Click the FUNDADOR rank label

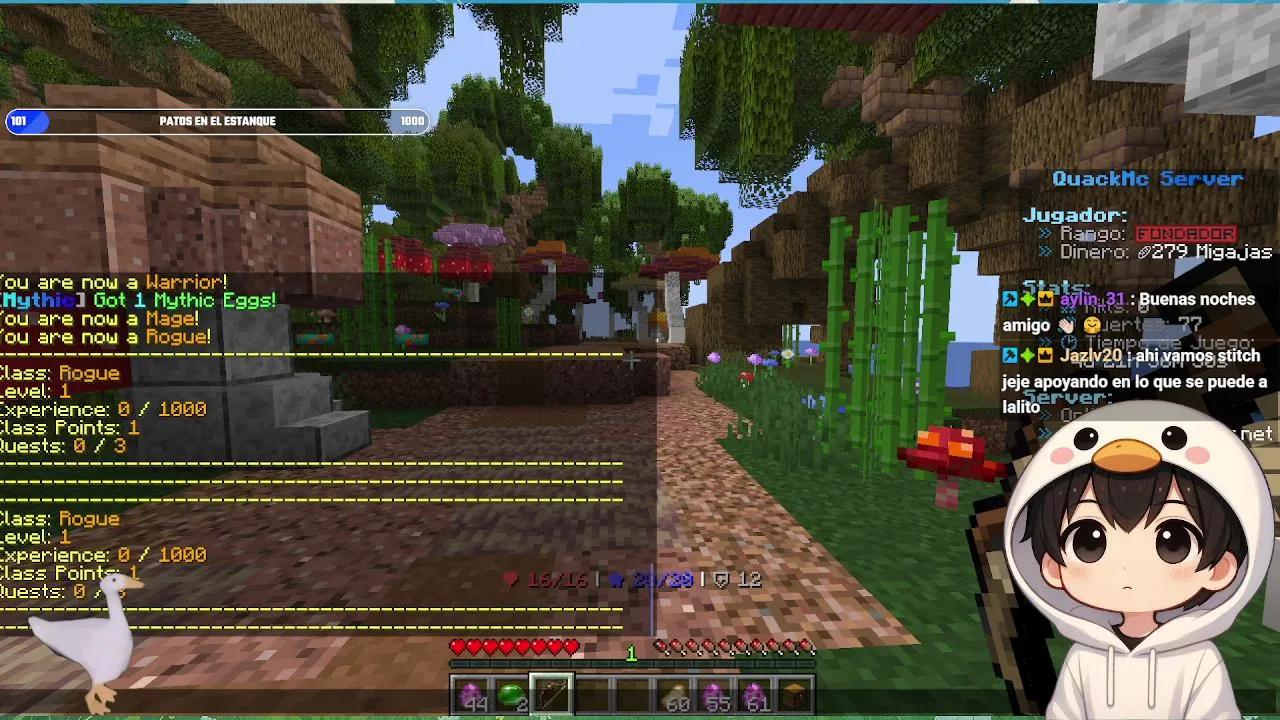(1186, 232)
